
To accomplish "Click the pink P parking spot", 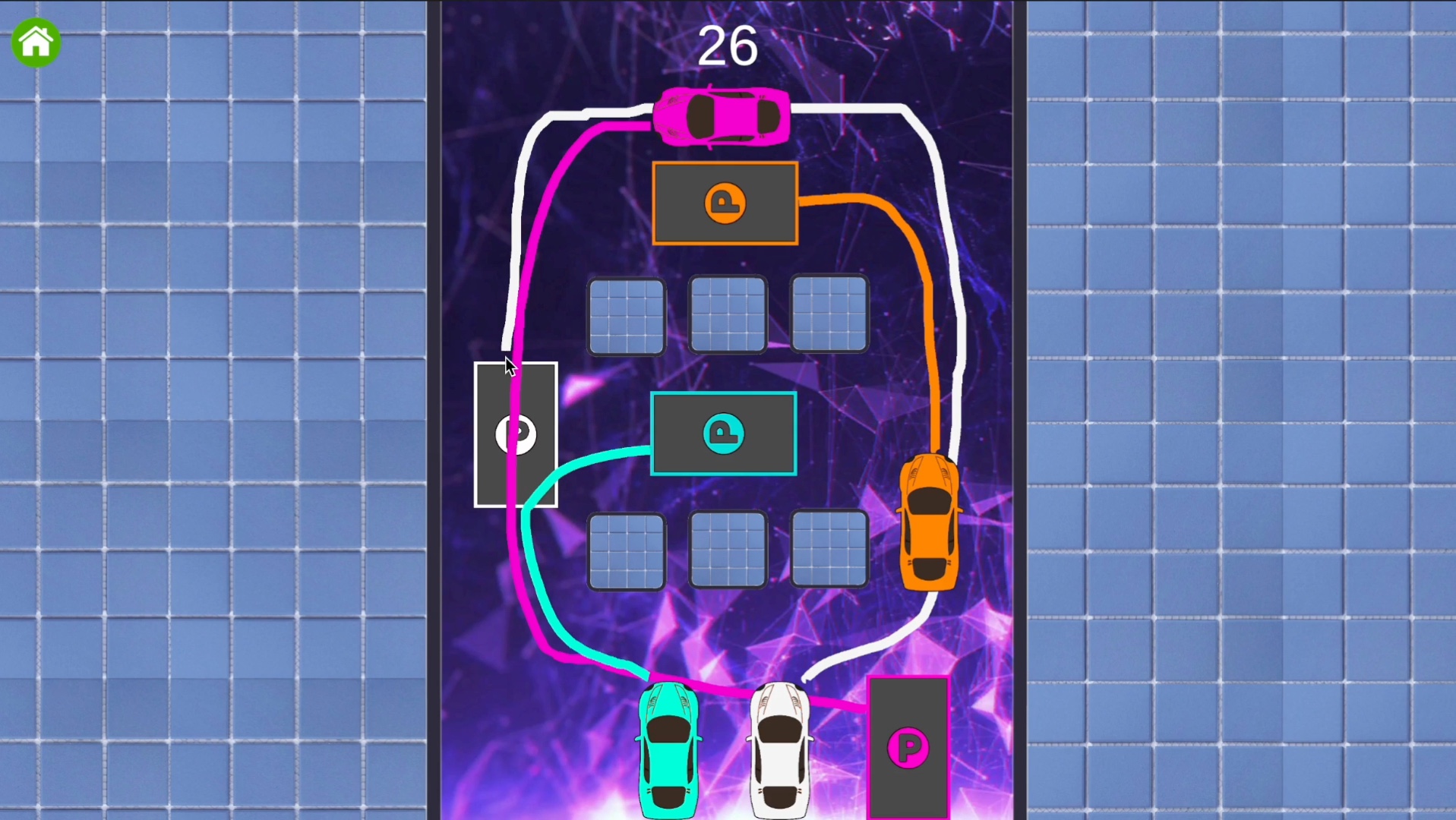I will point(909,747).
